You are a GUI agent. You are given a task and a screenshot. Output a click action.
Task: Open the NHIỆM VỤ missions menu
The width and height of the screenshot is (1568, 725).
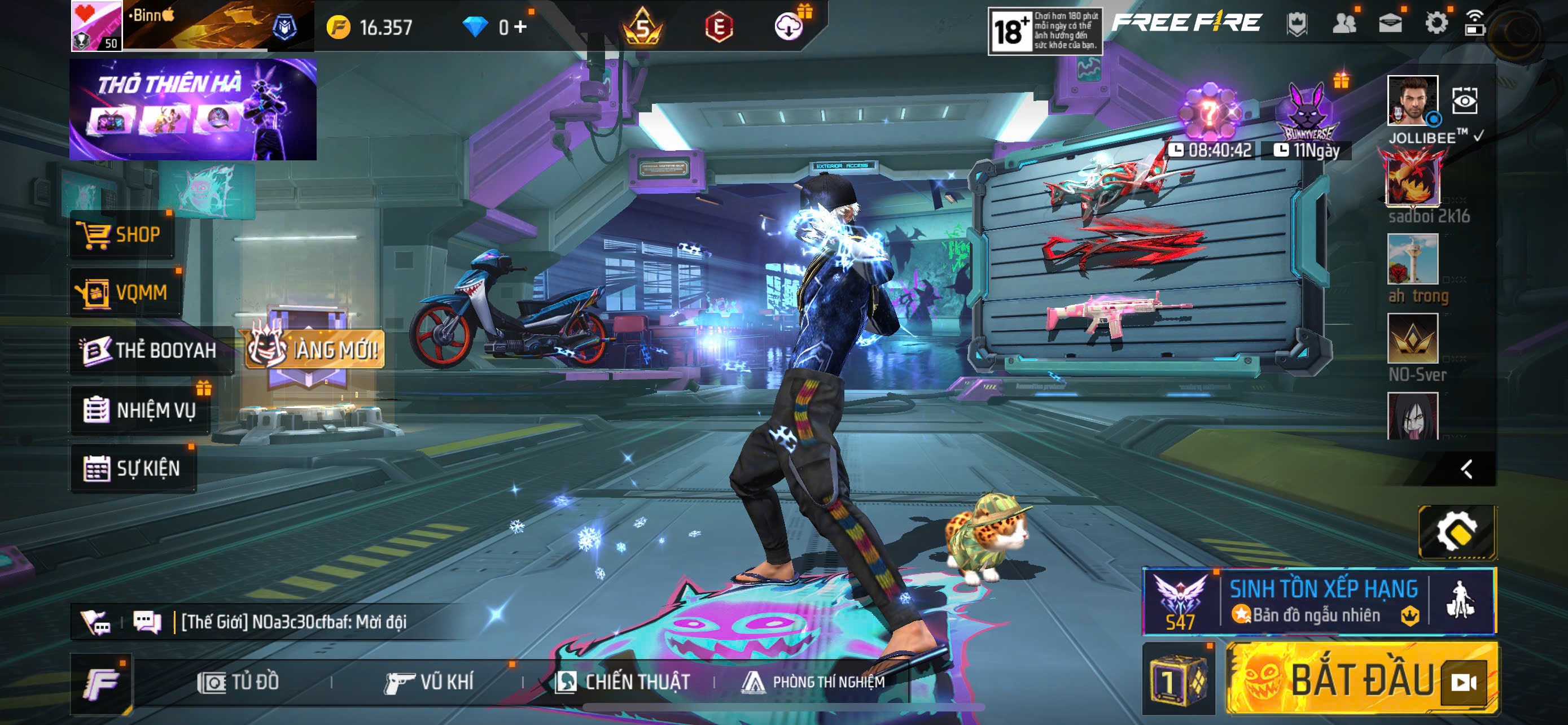point(141,410)
